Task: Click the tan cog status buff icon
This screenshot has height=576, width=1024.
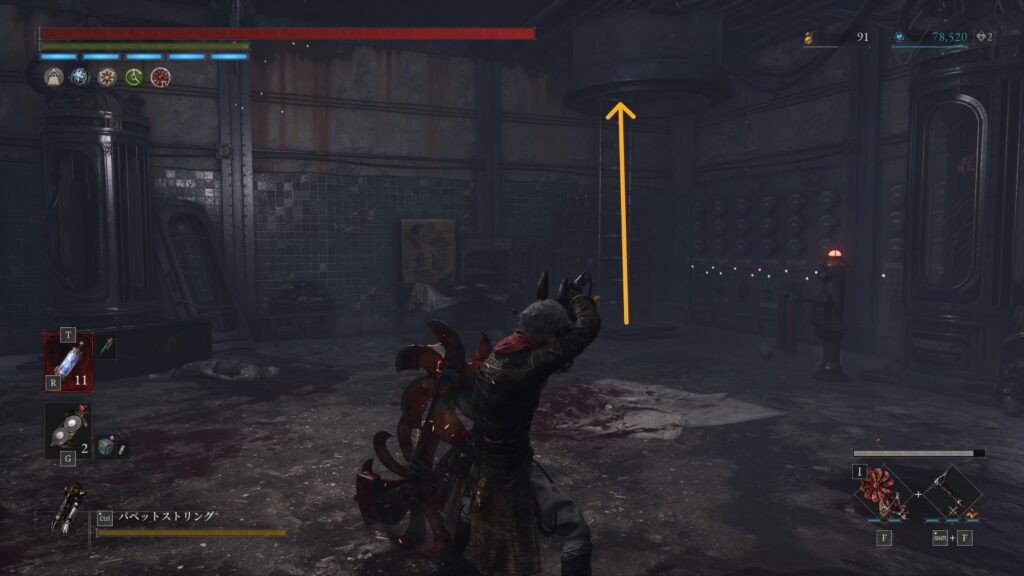Action: click(x=106, y=77)
